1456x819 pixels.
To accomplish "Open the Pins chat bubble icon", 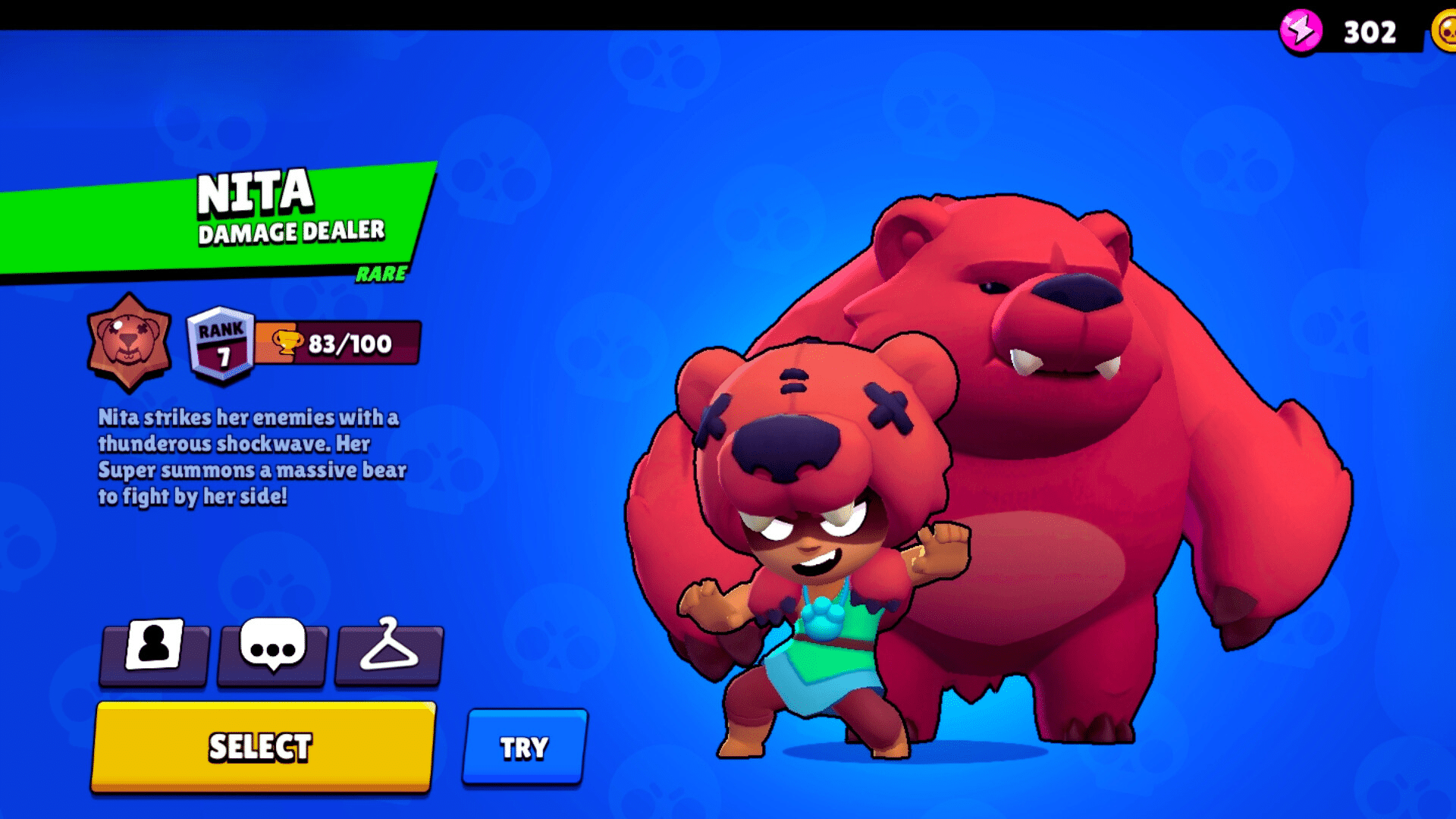I will pos(271,654).
